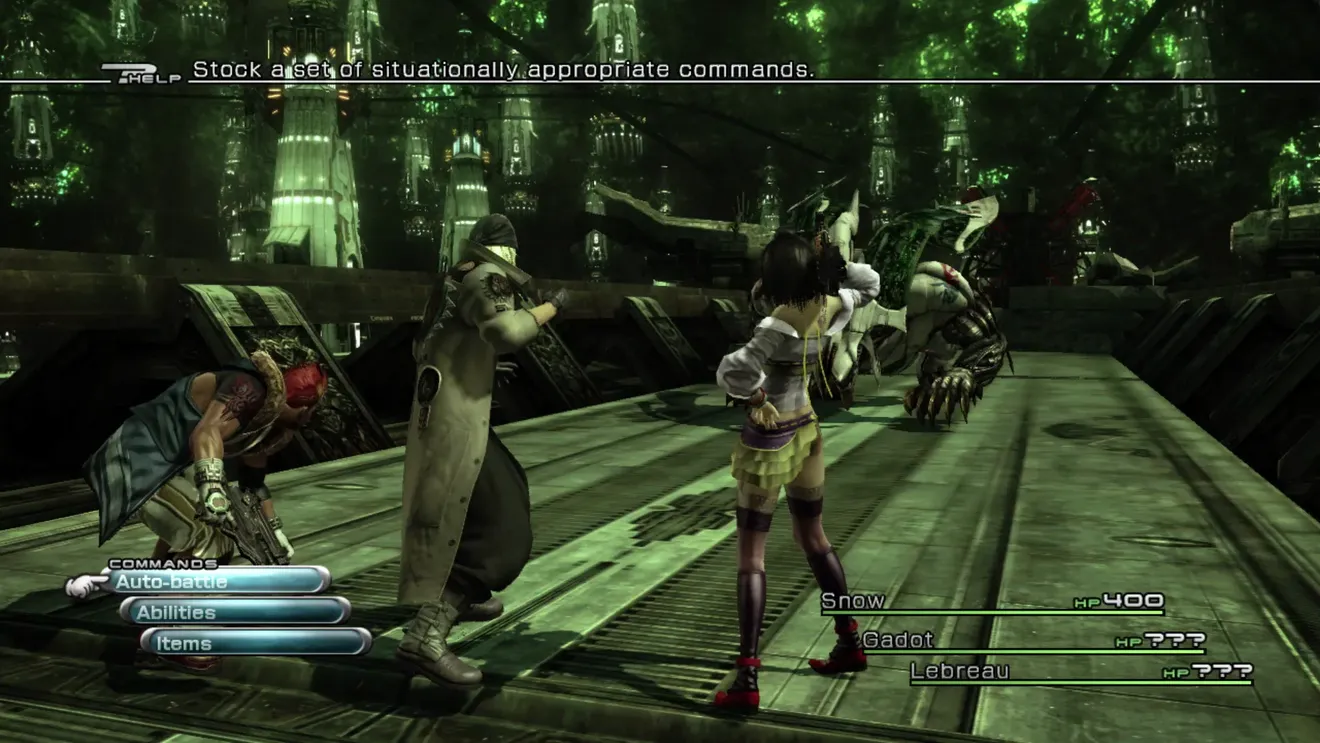Select Gadot's party status row

(x=1032, y=641)
